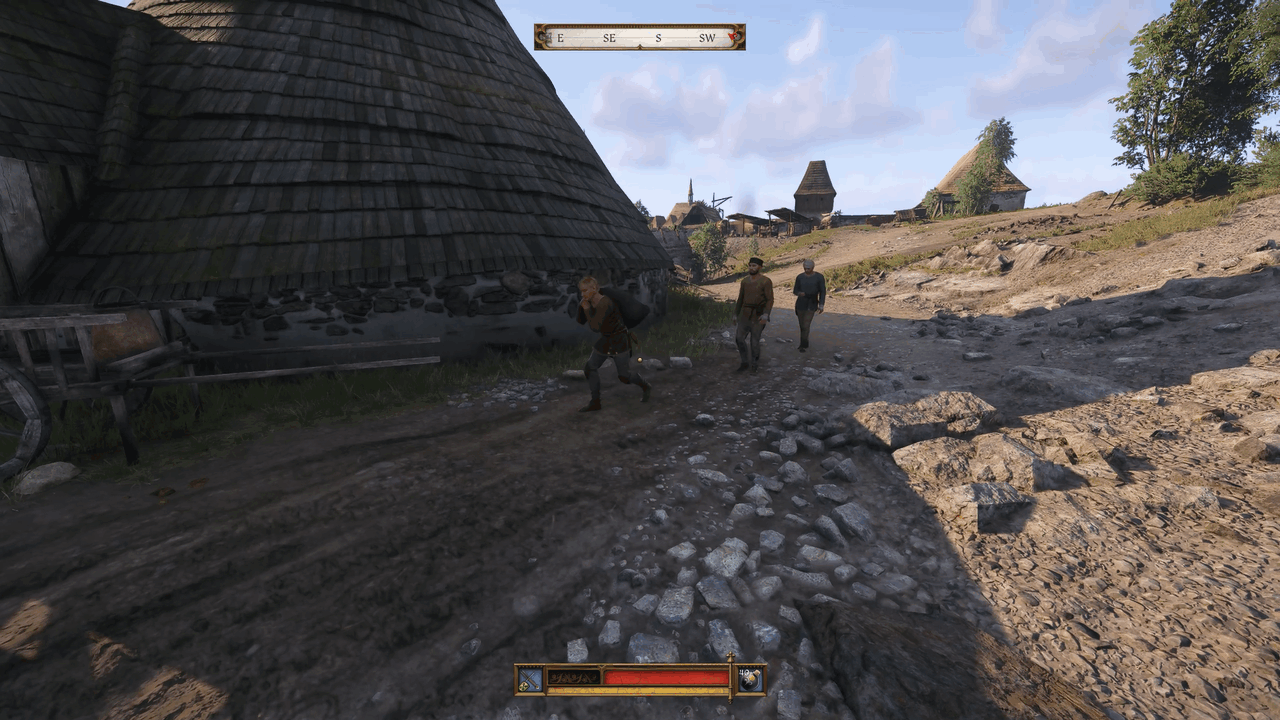Viewport: 1280px width, 720px height.
Task: Click the E marker on the compass
Action: [560, 37]
